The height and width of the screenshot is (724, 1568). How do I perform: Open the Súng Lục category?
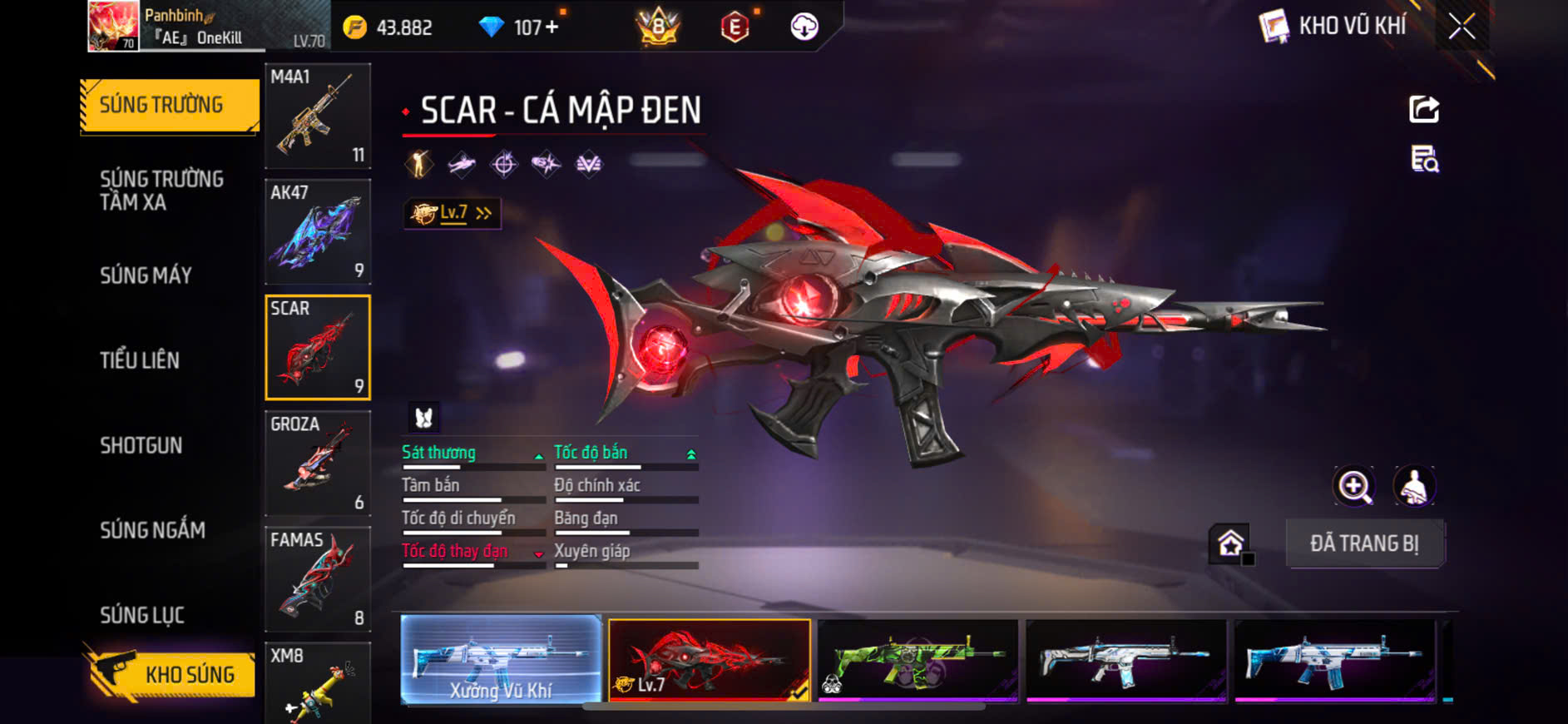(x=142, y=615)
